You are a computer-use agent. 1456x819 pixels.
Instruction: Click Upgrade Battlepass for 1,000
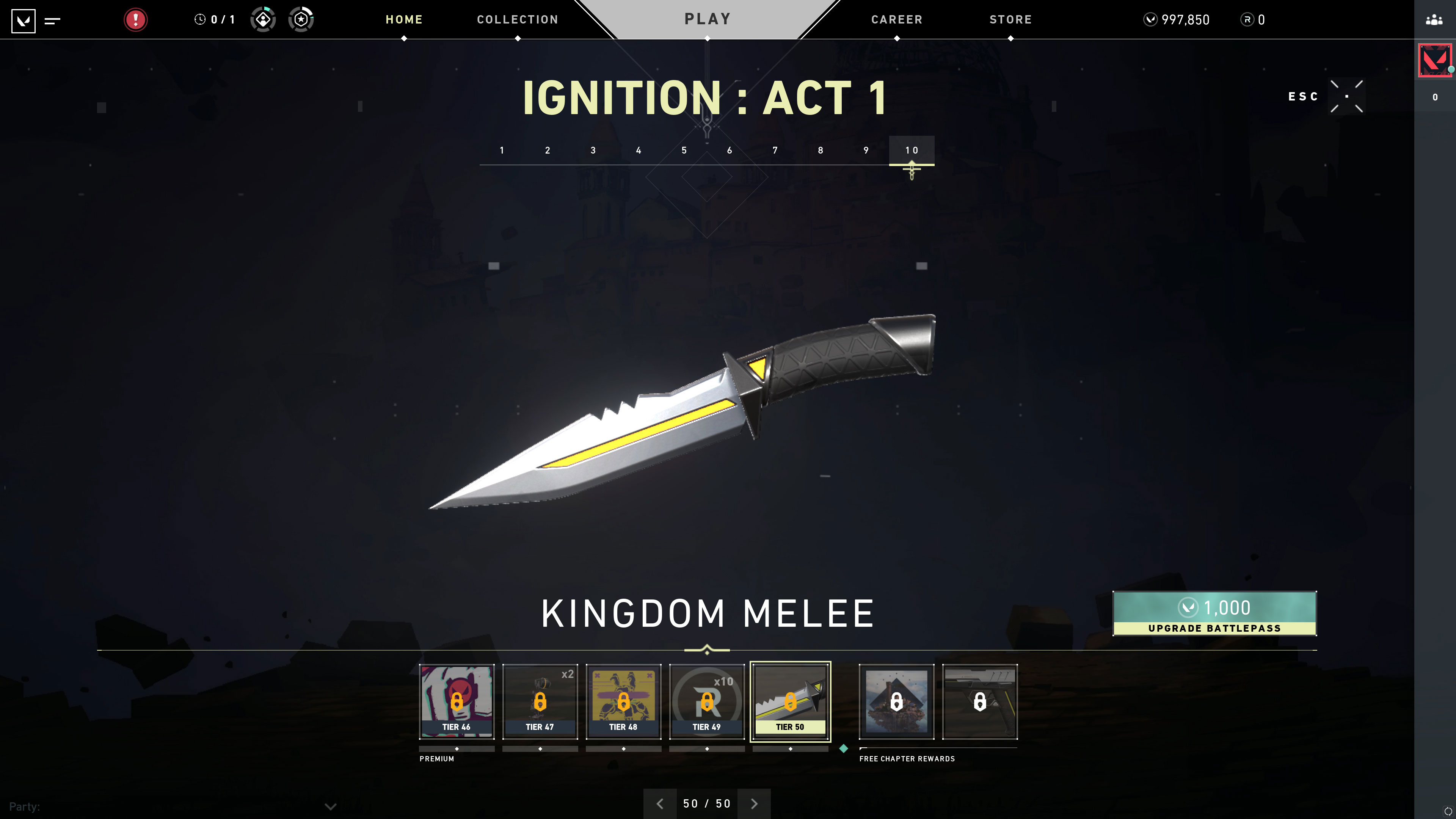[x=1214, y=613]
